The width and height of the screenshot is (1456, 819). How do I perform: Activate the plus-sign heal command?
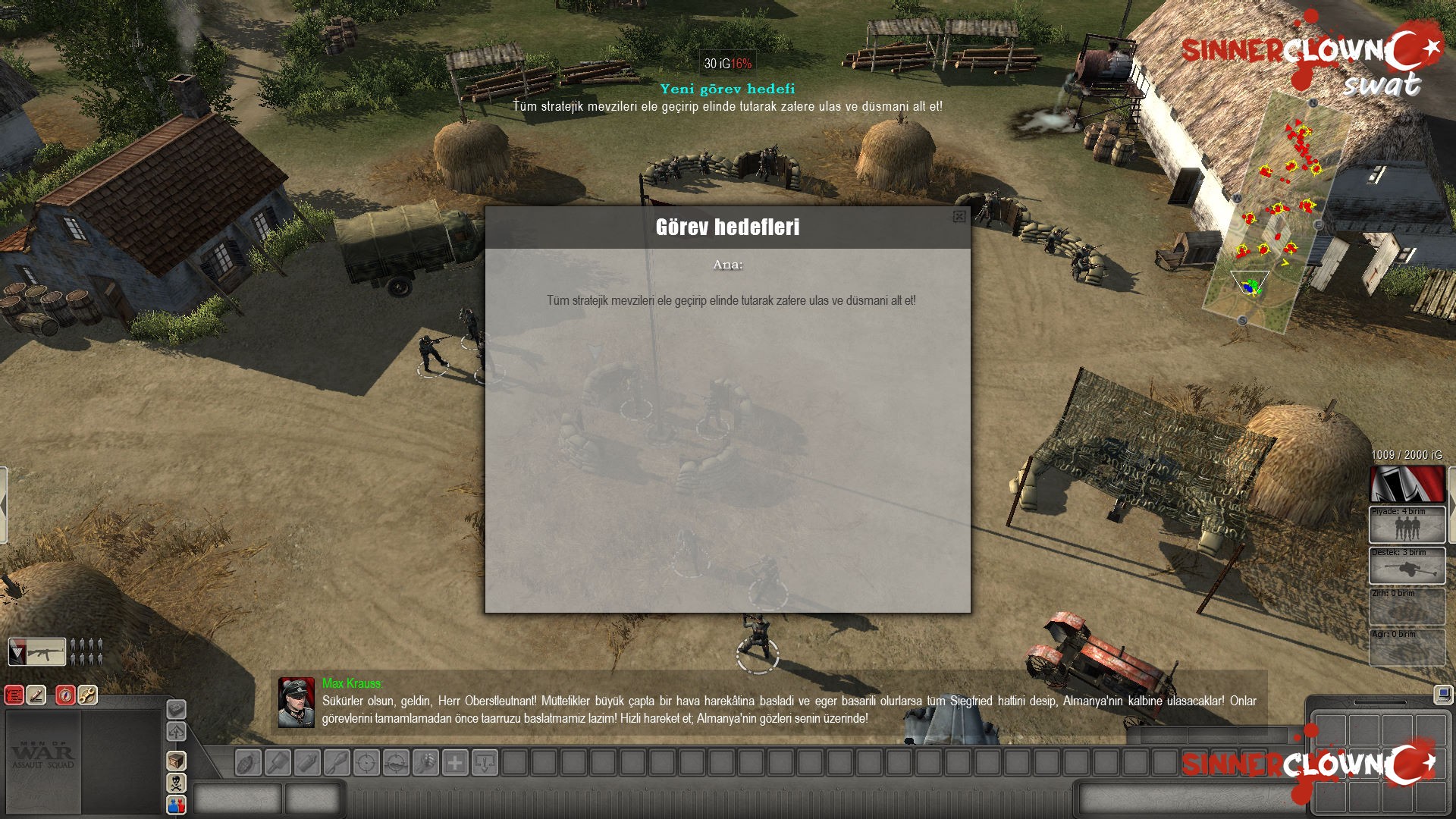pos(455,762)
